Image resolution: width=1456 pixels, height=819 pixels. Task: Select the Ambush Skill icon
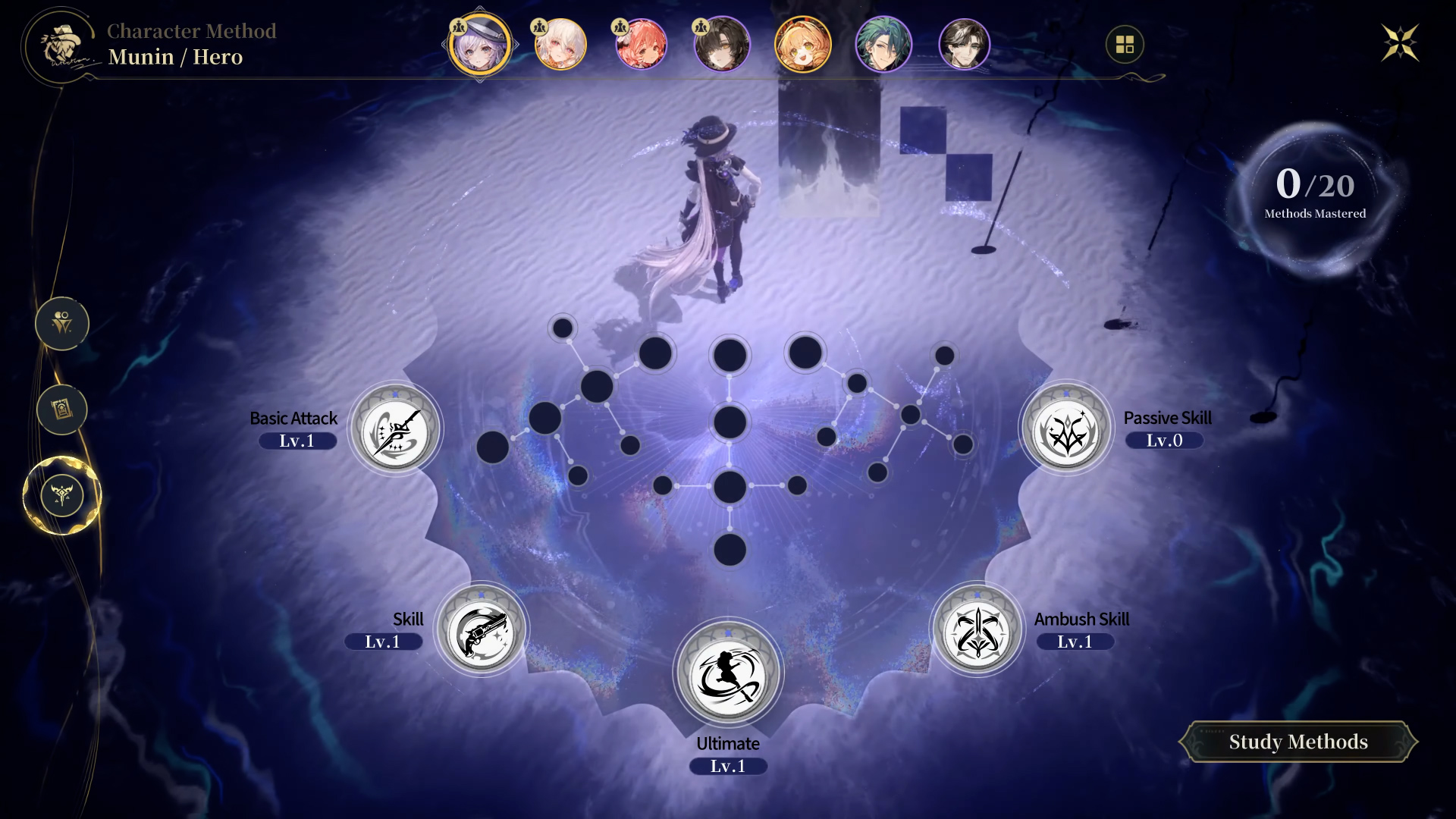[977, 631]
